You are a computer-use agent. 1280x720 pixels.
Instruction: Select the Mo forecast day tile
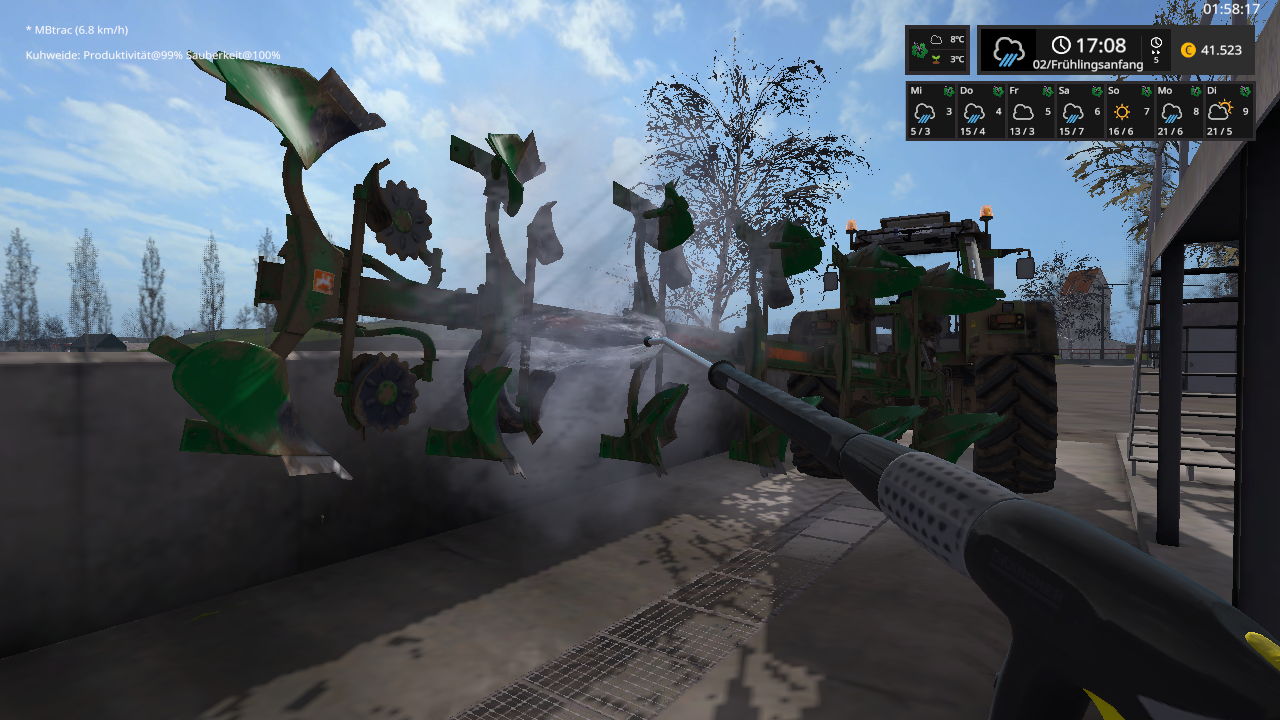pyautogui.click(x=1179, y=111)
